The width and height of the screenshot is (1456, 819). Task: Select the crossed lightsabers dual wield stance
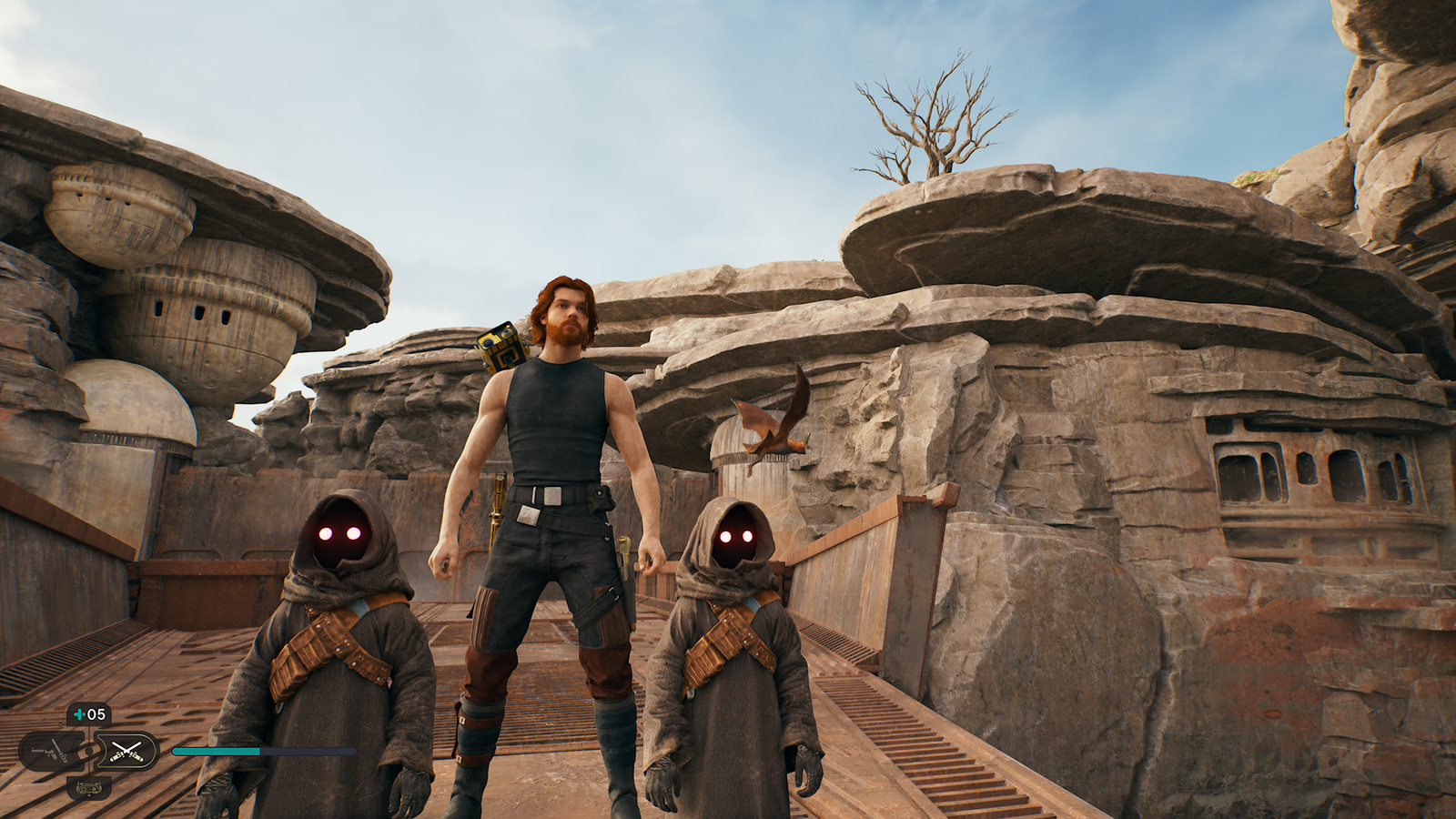point(126,751)
